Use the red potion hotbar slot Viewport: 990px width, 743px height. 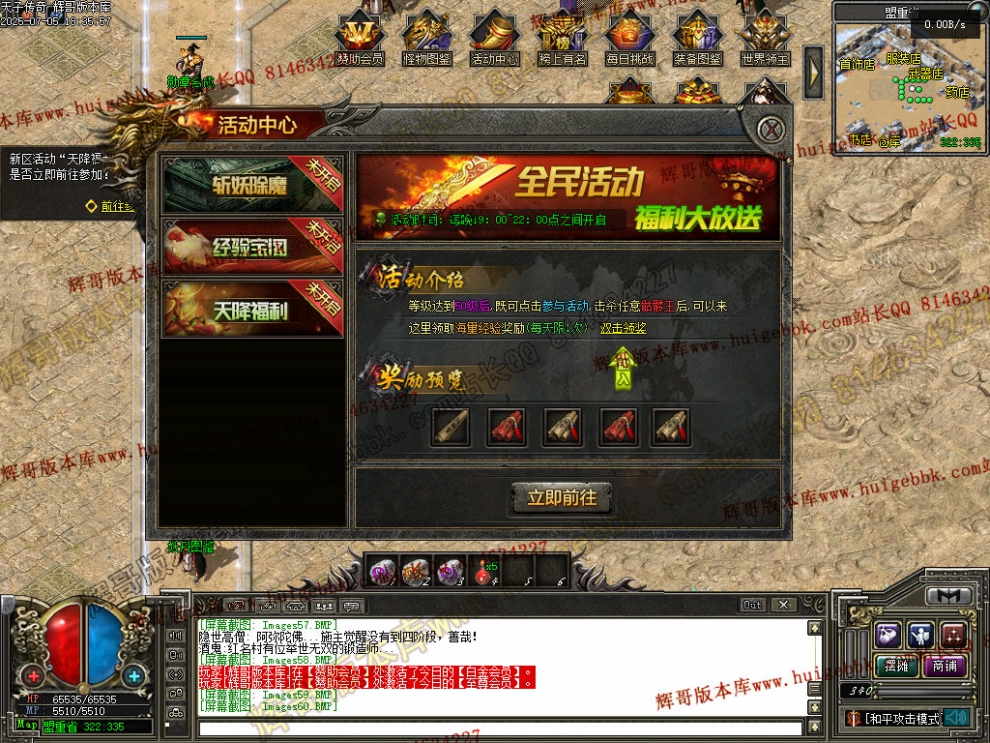click(x=486, y=572)
